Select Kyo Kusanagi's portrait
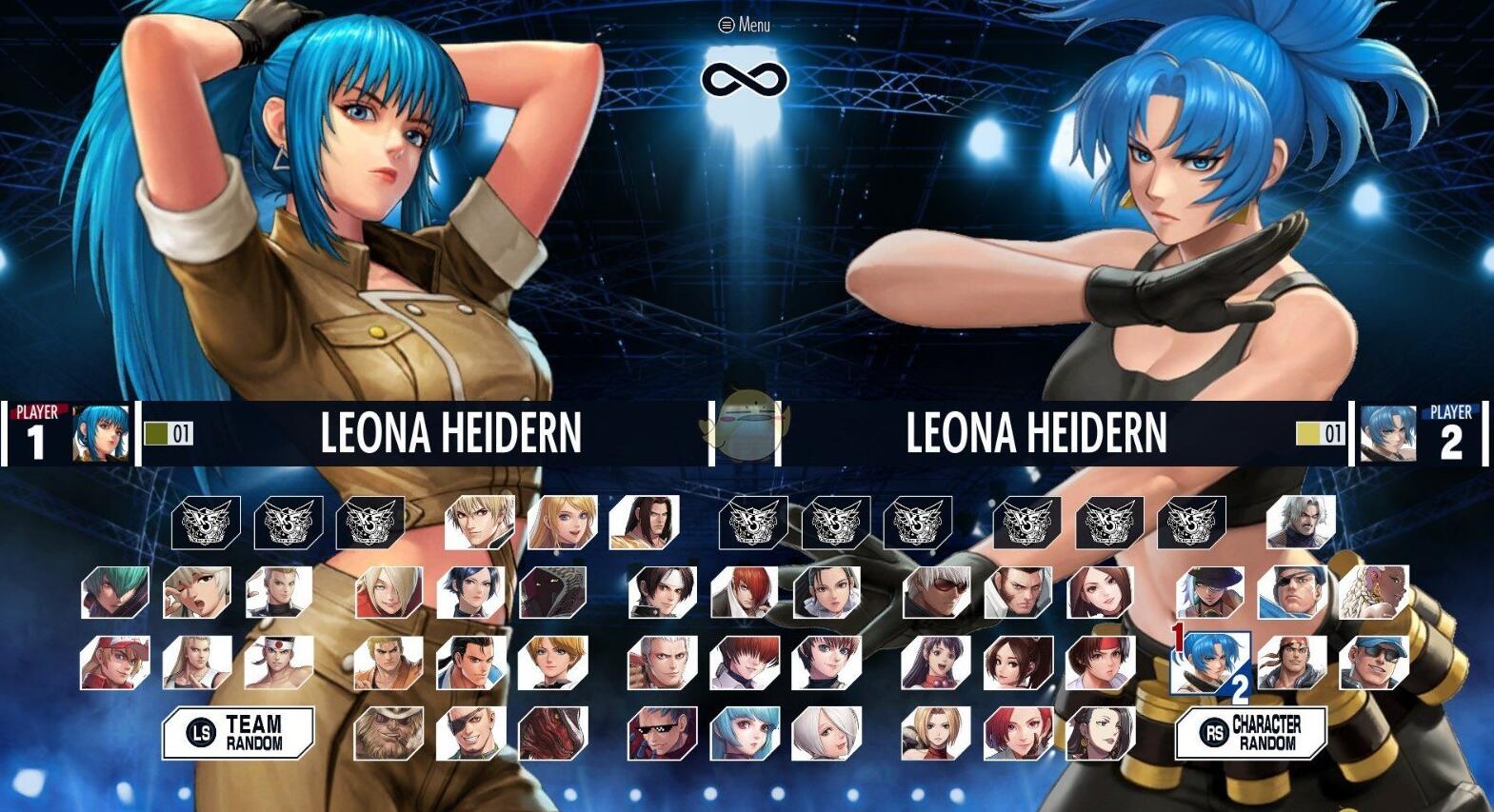1494x812 pixels. click(x=663, y=592)
